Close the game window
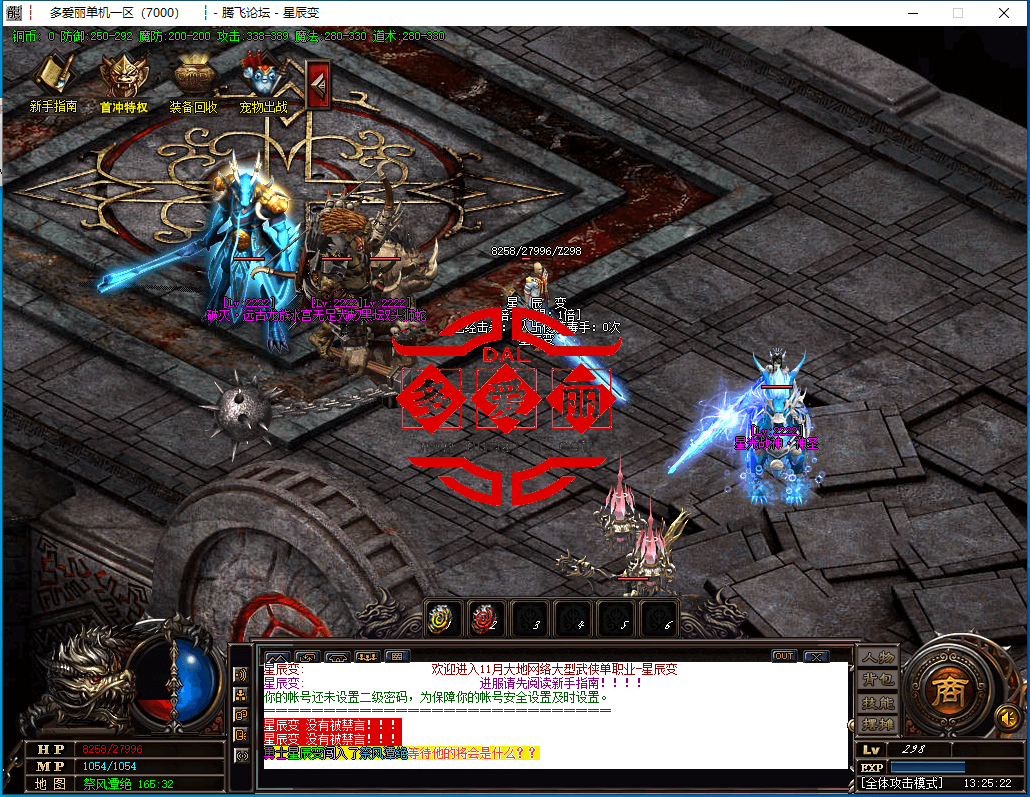 tap(1004, 13)
